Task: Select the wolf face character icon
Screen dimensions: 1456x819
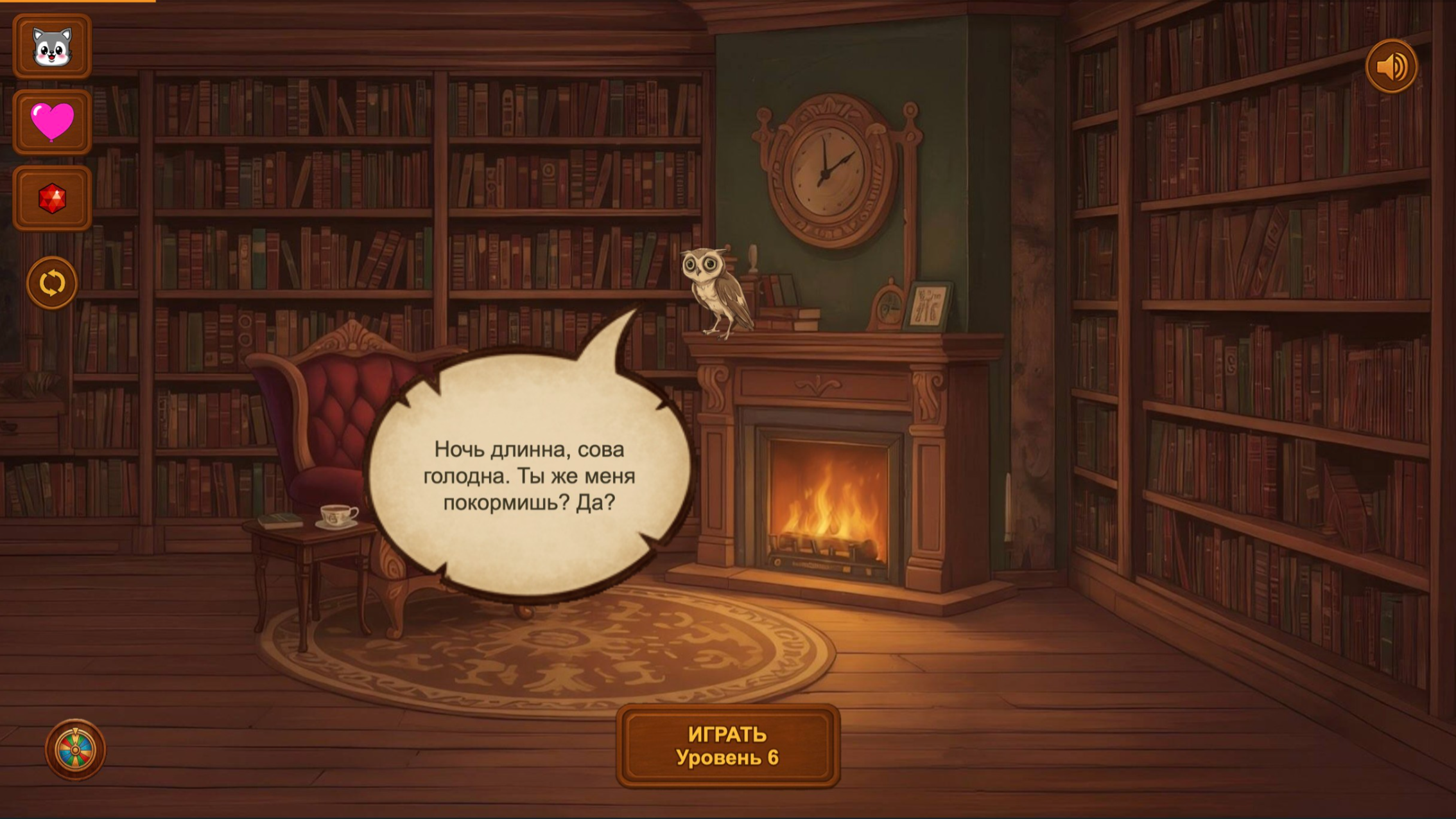Action: [51, 47]
